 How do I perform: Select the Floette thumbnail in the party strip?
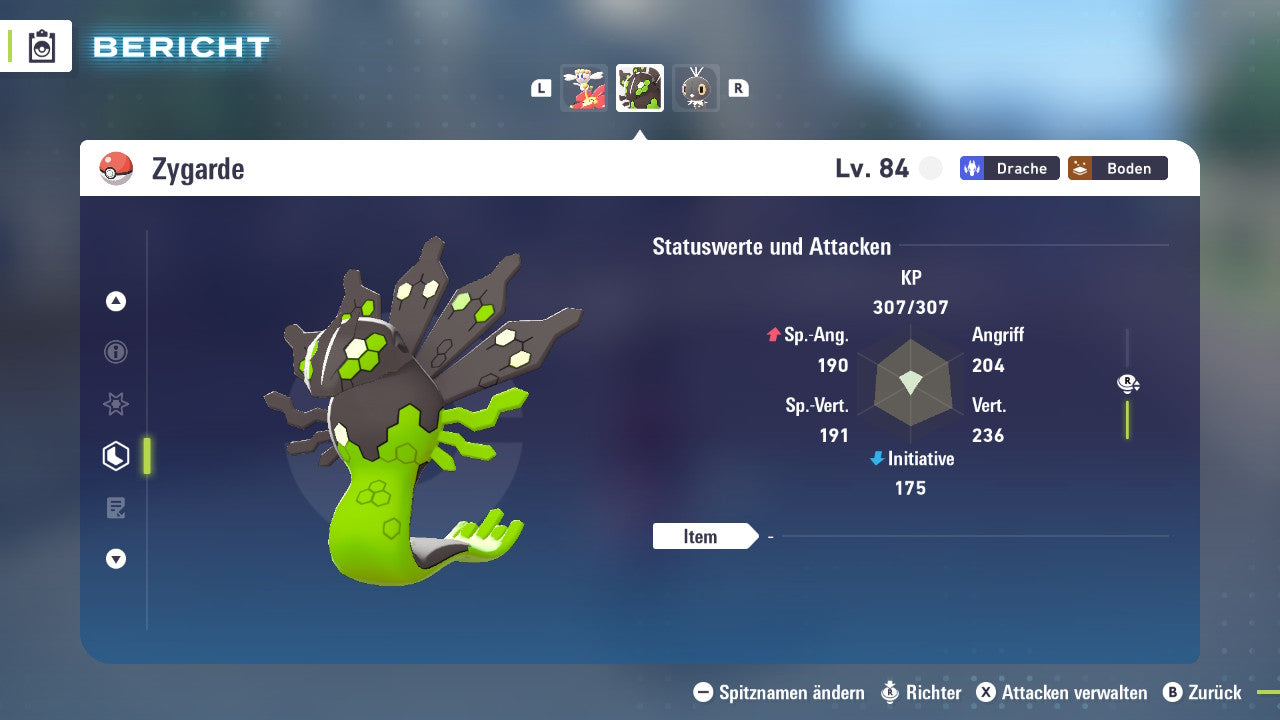(584, 87)
